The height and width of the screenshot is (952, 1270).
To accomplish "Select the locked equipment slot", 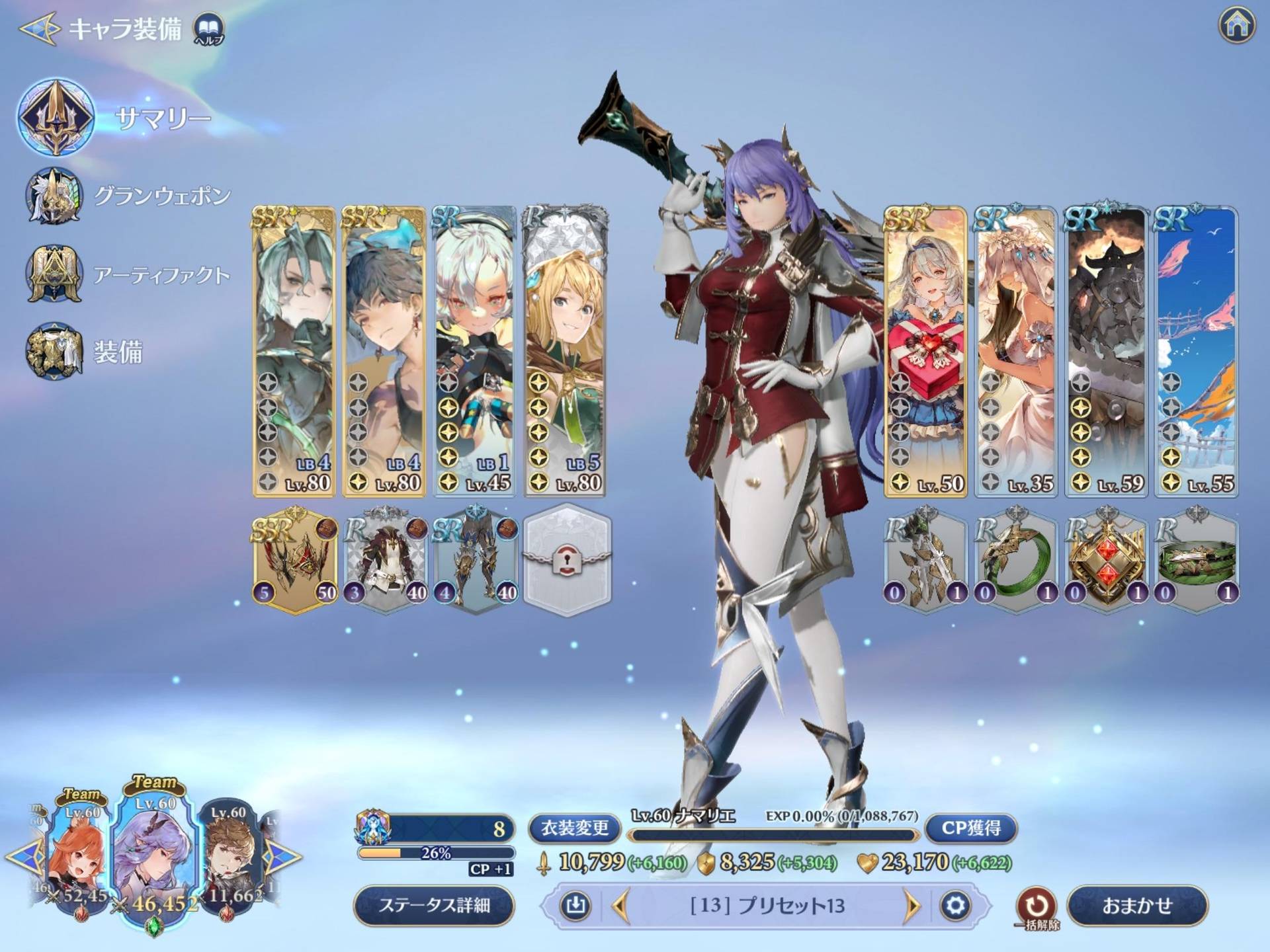I will click(x=567, y=560).
